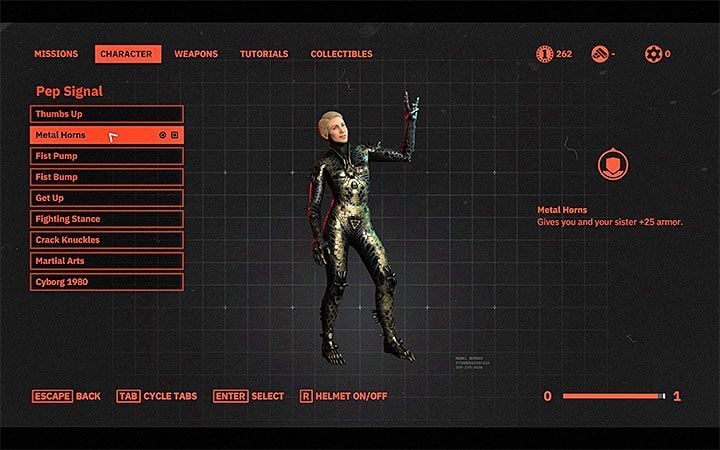
Task: Choose the Get Up pep signal
Action: pos(107,198)
